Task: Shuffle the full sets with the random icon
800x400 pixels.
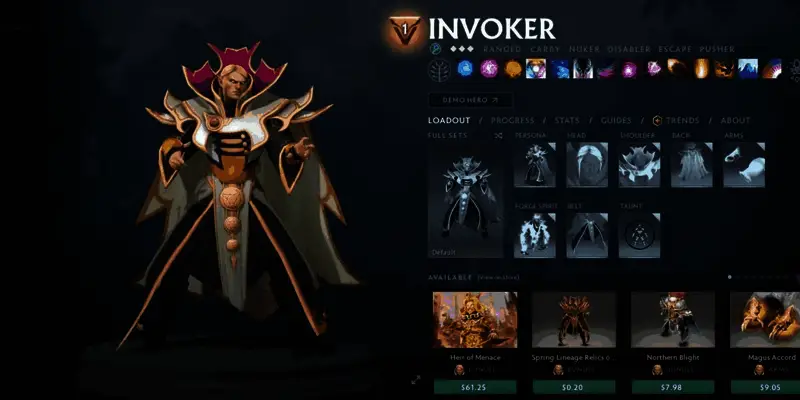Action: point(498,135)
